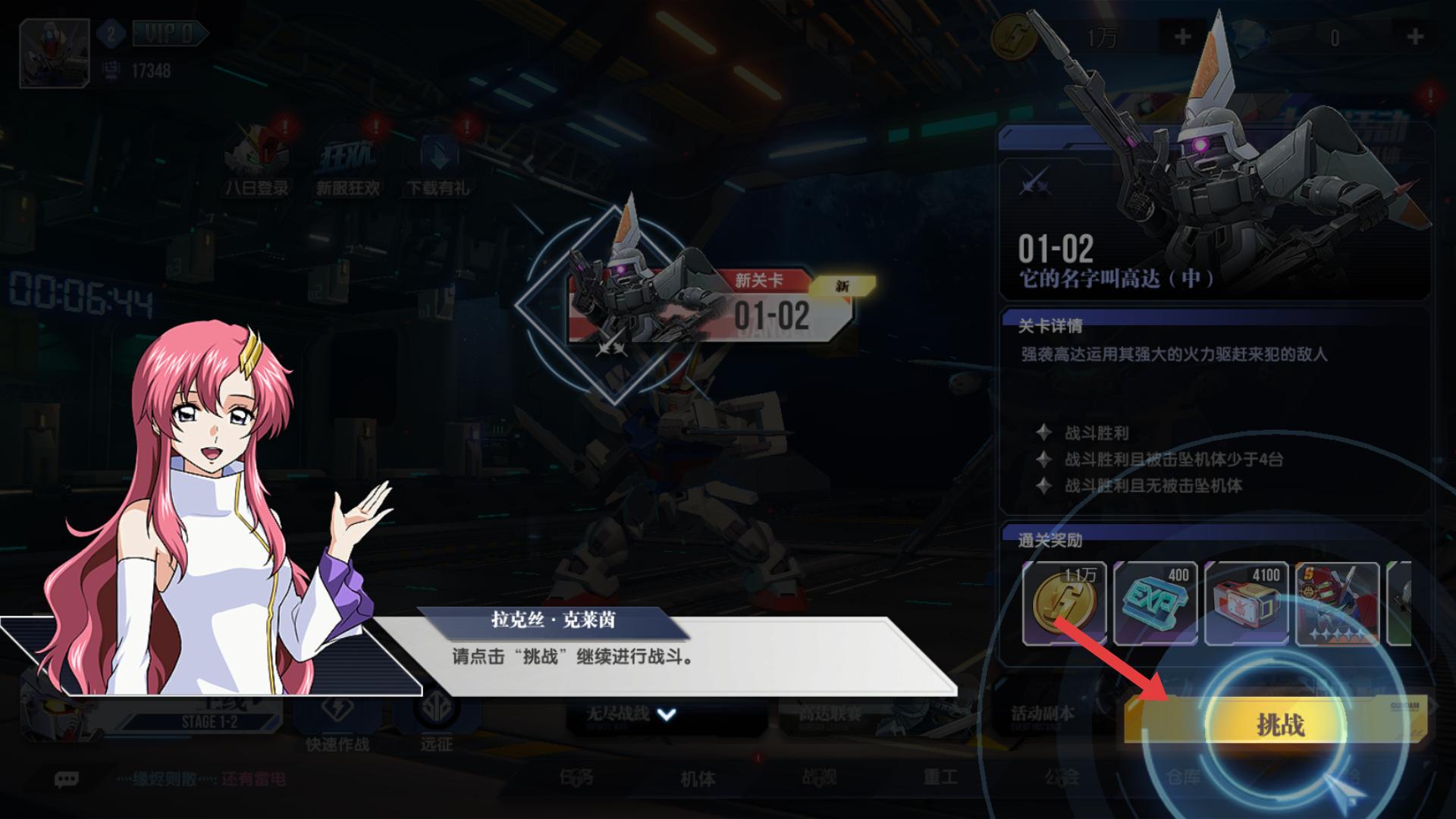1456x819 pixels.
Task: Tap the yellow 挑战 challenge button
Action: click(x=1279, y=723)
